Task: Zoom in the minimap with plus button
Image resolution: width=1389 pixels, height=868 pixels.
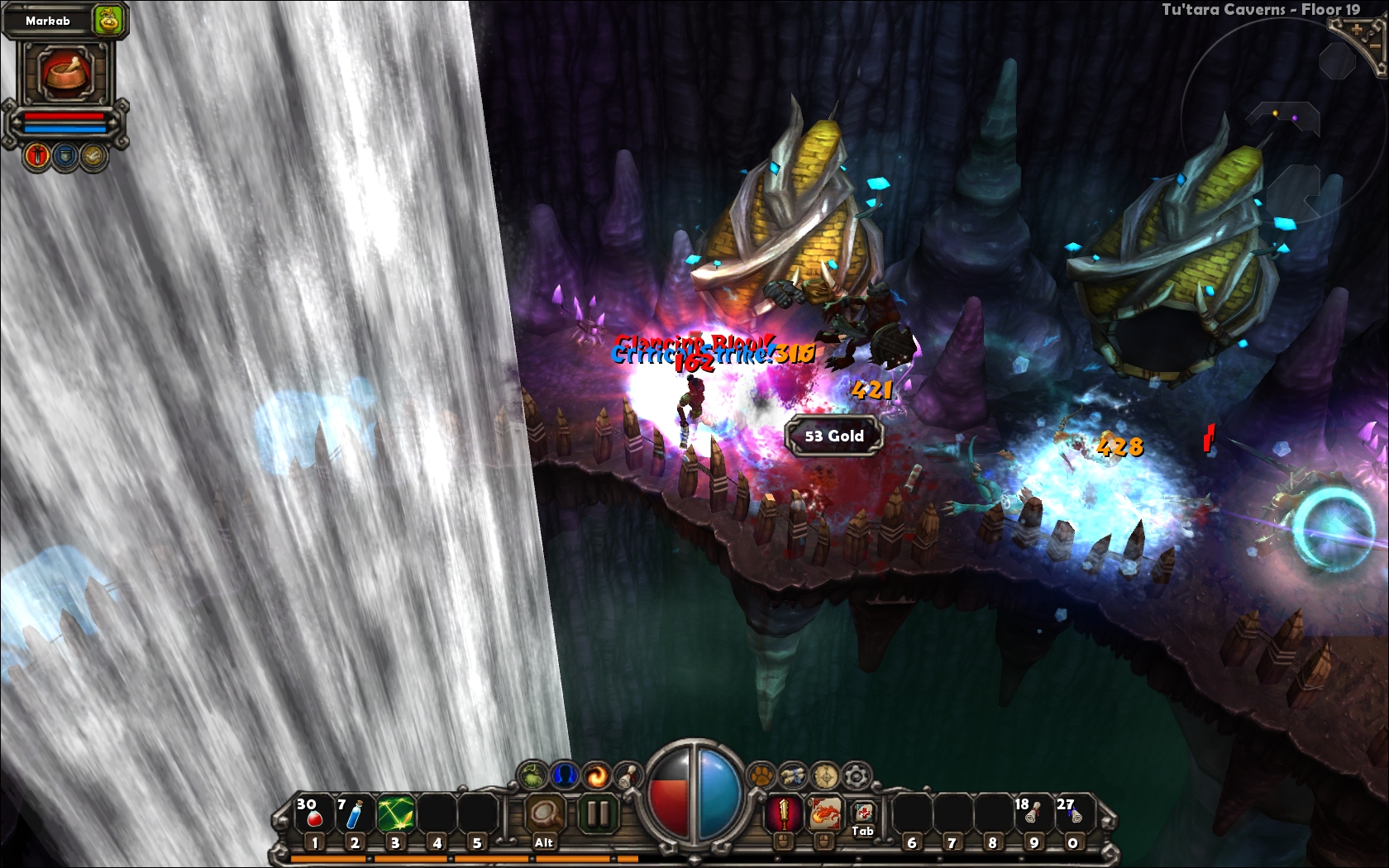Action: [1357, 30]
